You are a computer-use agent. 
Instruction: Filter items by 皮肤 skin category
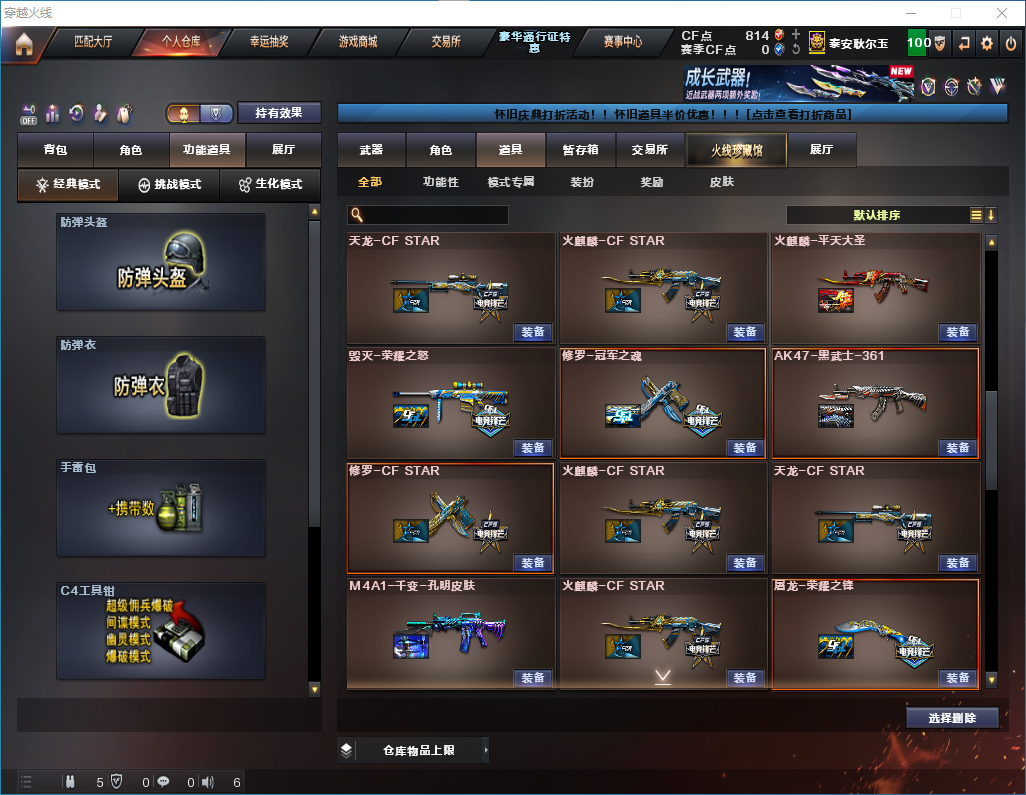(x=721, y=183)
